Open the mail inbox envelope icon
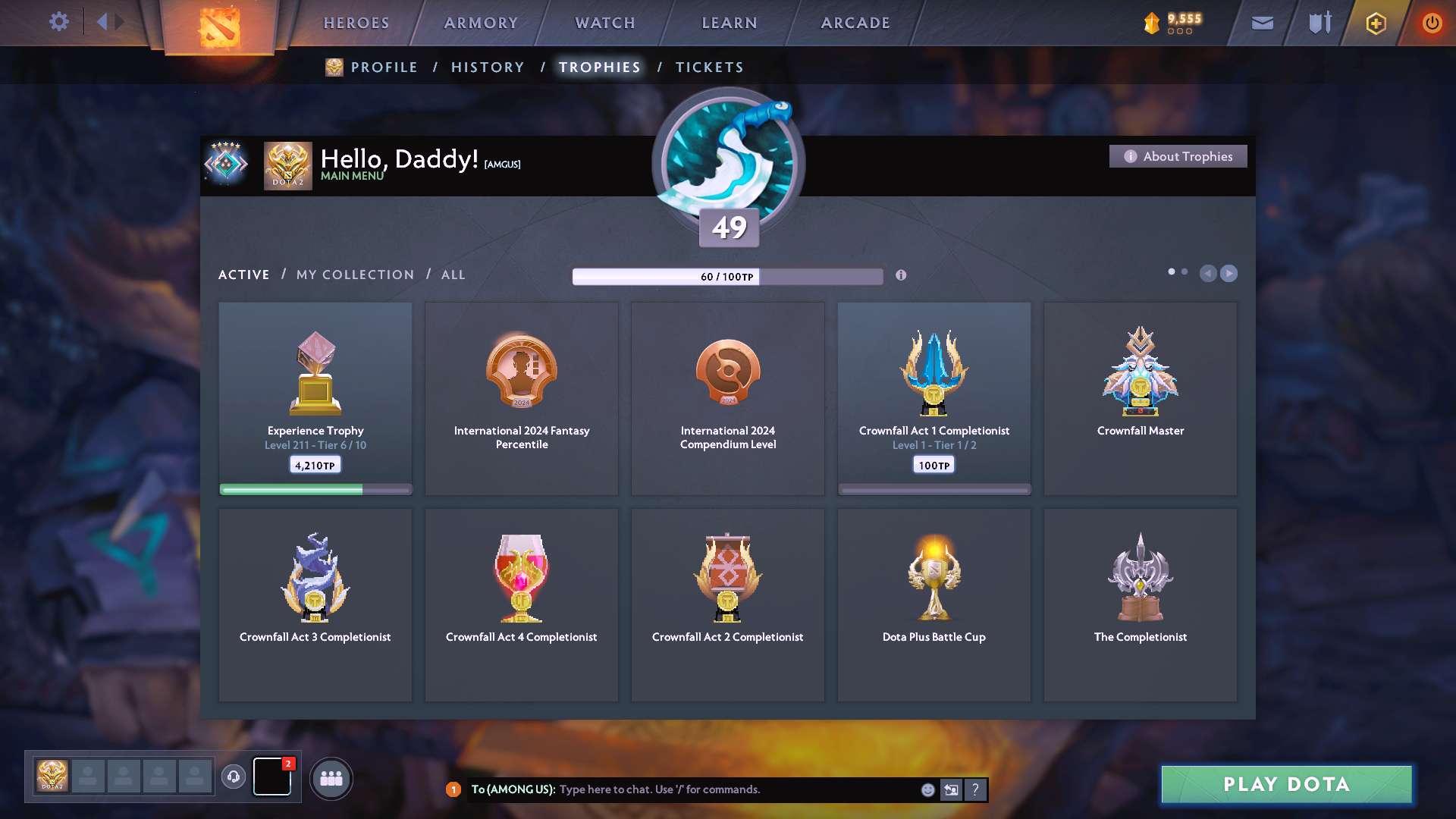1456x819 pixels. click(x=1261, y=23)
